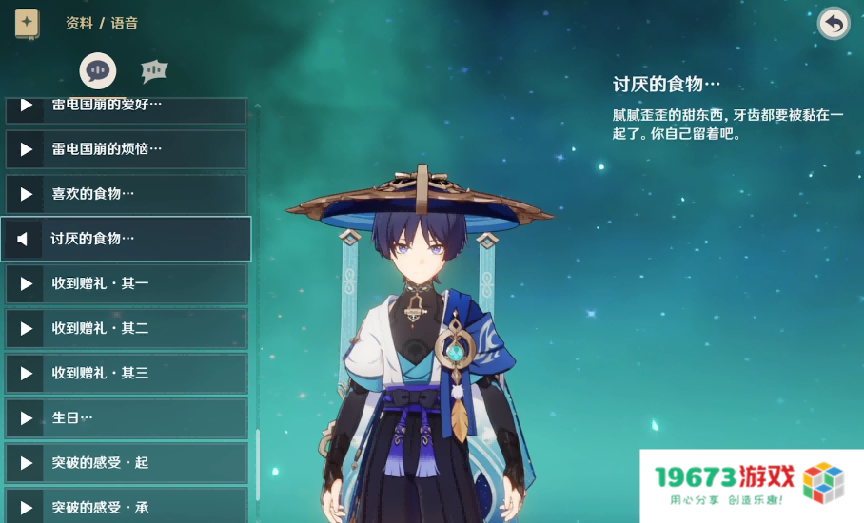Play the 突破的感受·起 voice line
Viewport: 864px width, 523px height.
tap(26, 463)
